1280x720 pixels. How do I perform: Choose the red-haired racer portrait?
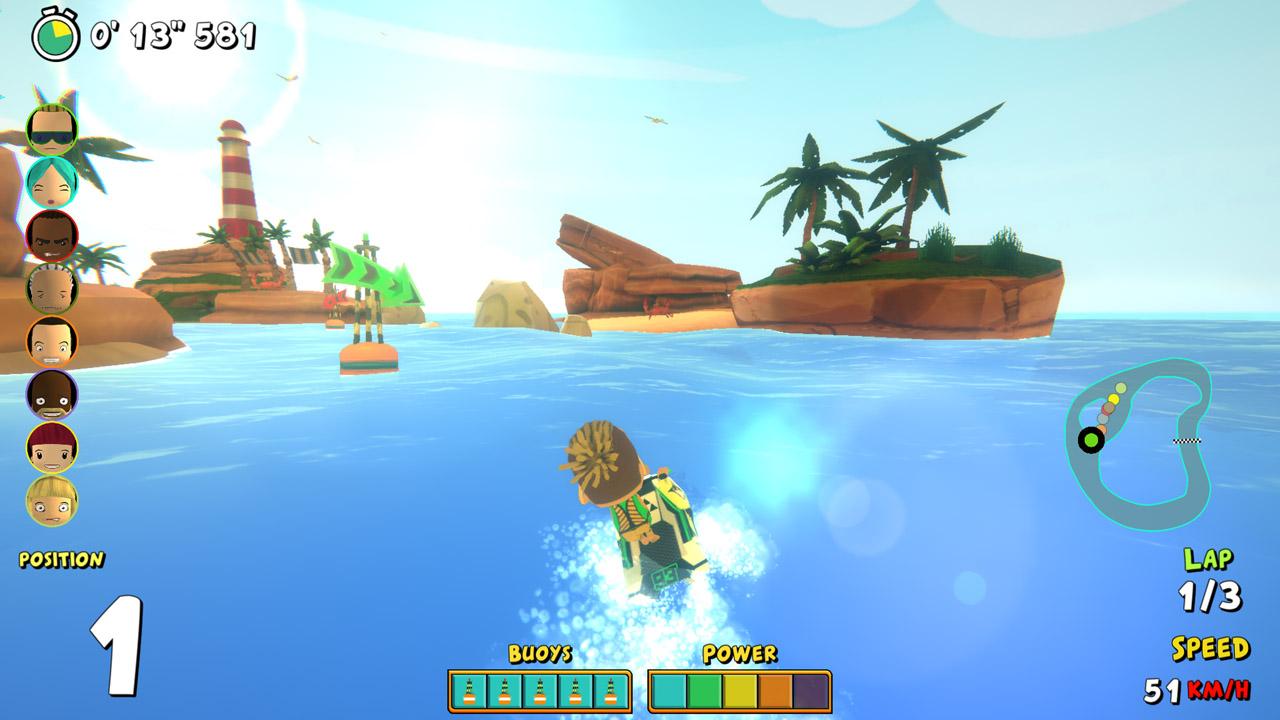(x=52, y=236)
